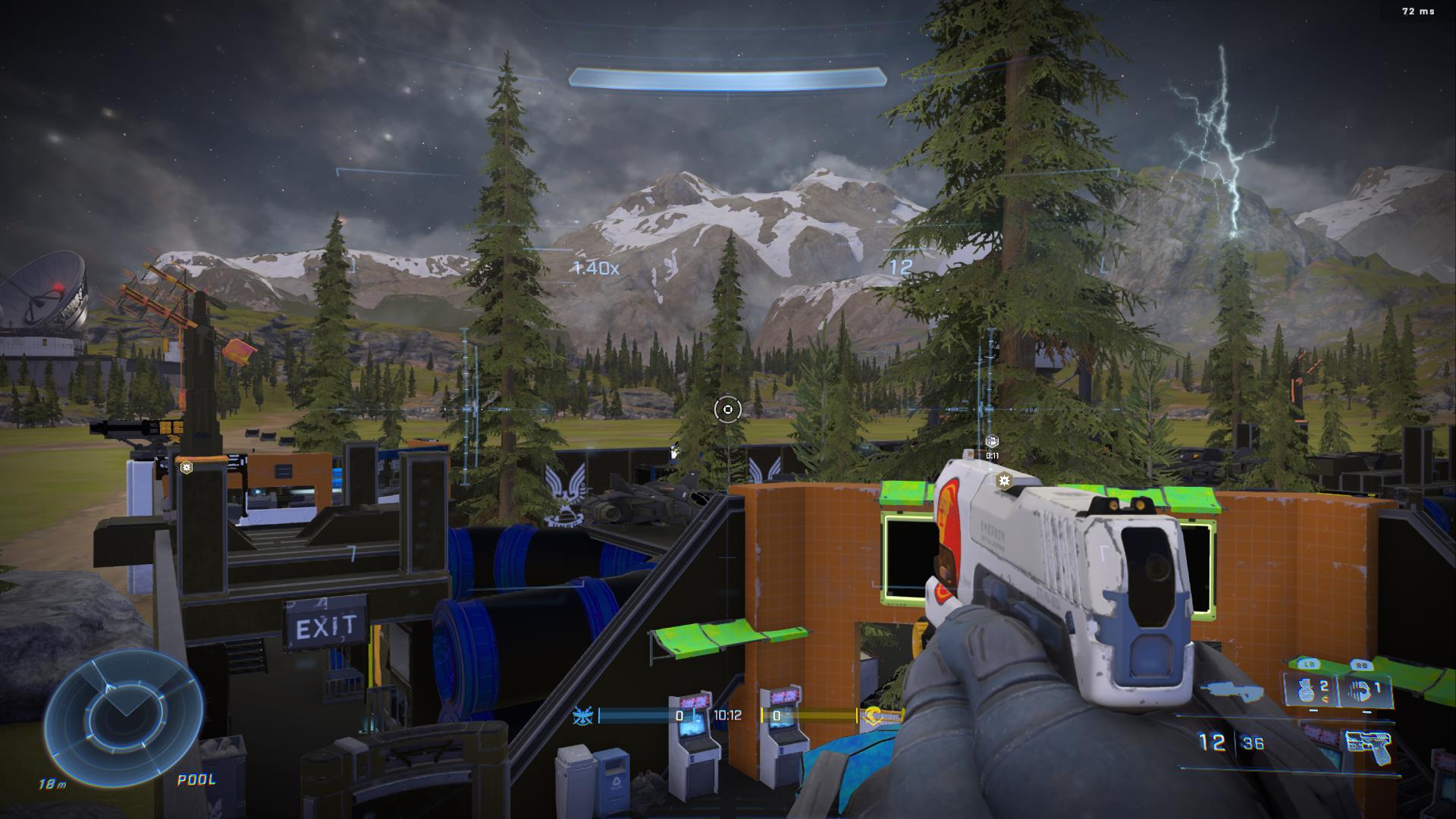Select the frag grenade slot
This screenshot has width=1456, height=819.
click(x=1310, y=690)
